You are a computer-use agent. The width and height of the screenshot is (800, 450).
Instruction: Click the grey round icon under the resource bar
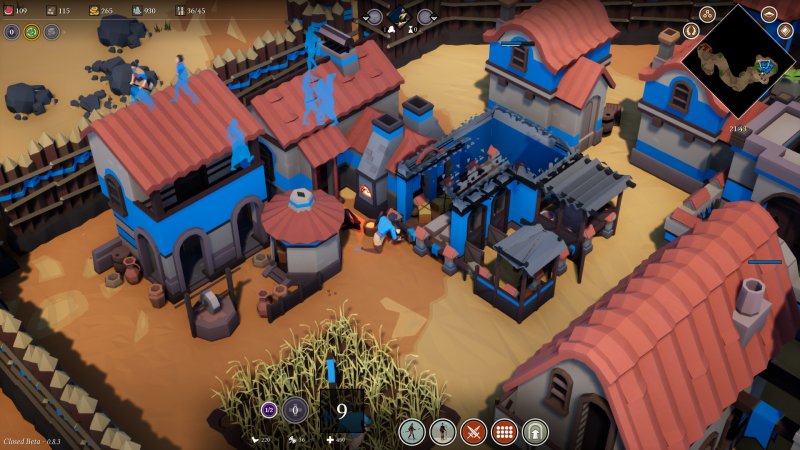pos(51,32)
